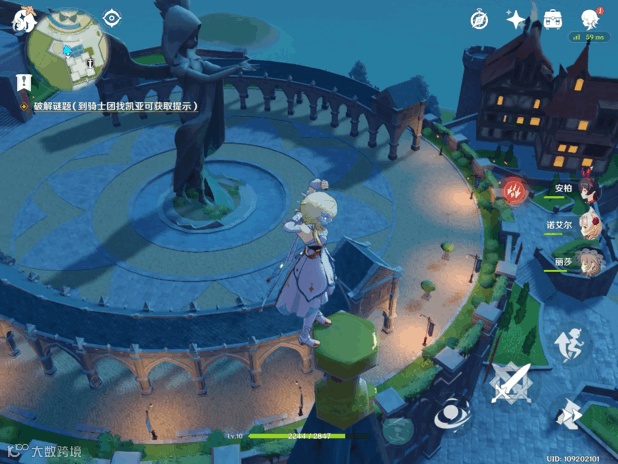Switch to party member 诺艾尔
The width and height of the screenshot is (618, 464).
coord(585,226)
